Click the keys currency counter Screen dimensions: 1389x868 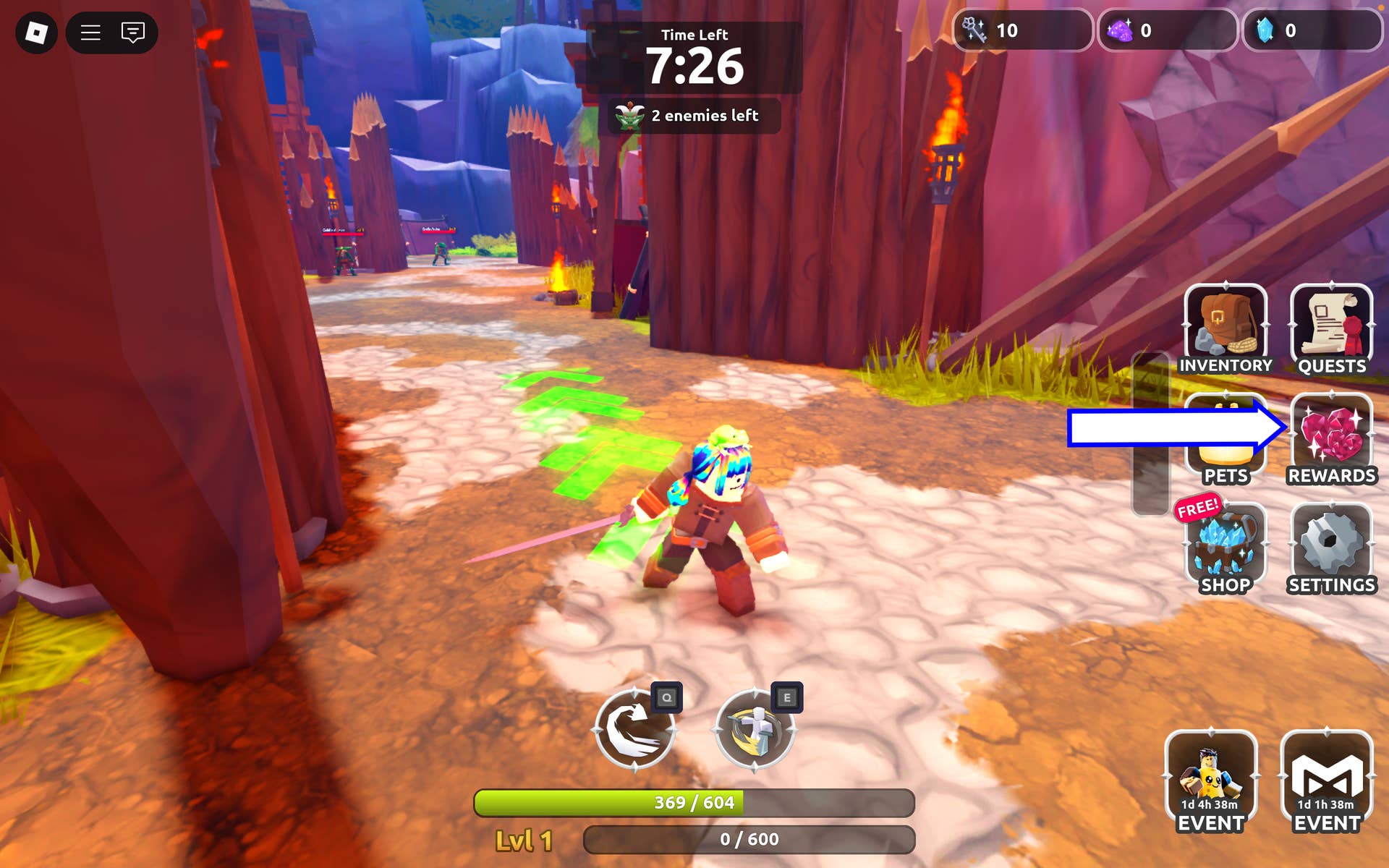click(x=1021, y=30)
